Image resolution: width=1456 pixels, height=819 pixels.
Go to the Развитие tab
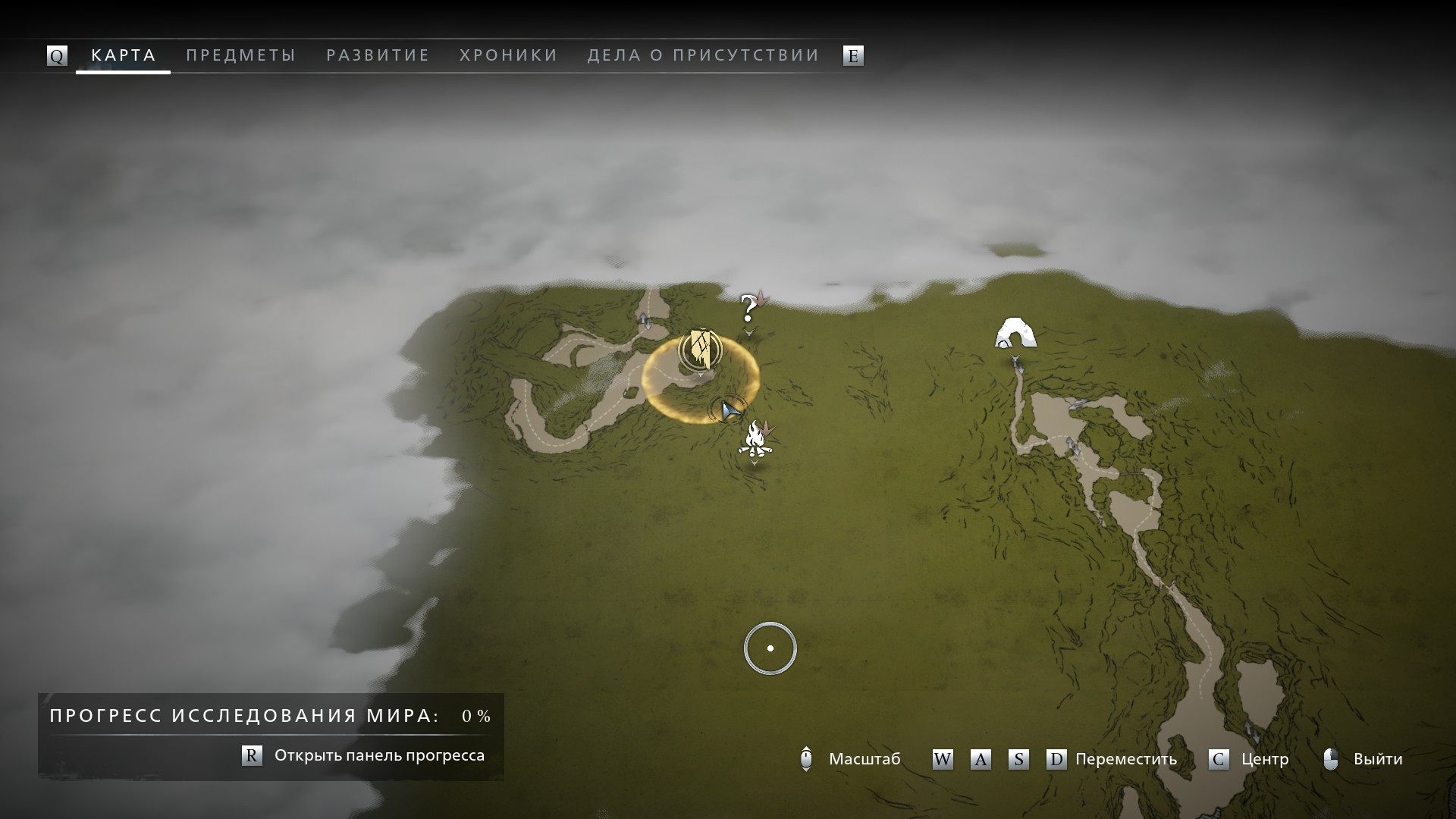(378, 55)
